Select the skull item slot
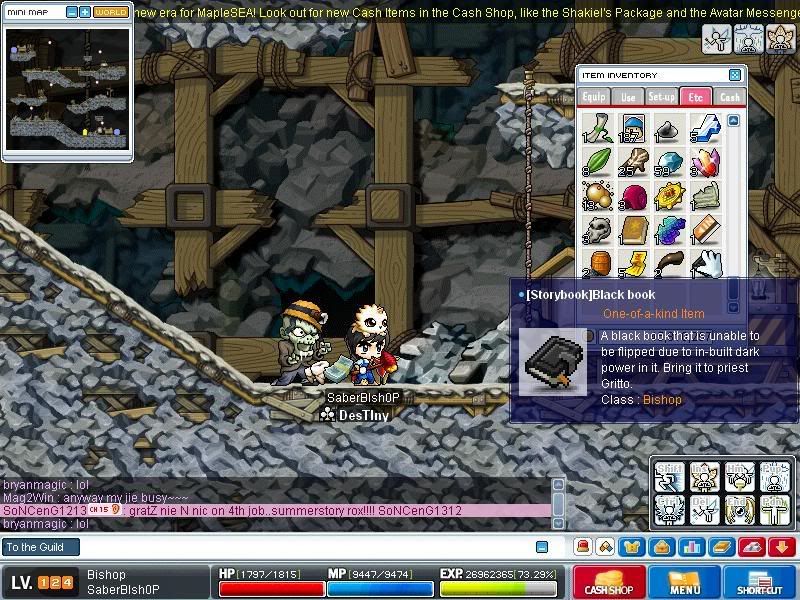Screen dimensions: 800x600 pyautogui.click(x=598, y=230)
